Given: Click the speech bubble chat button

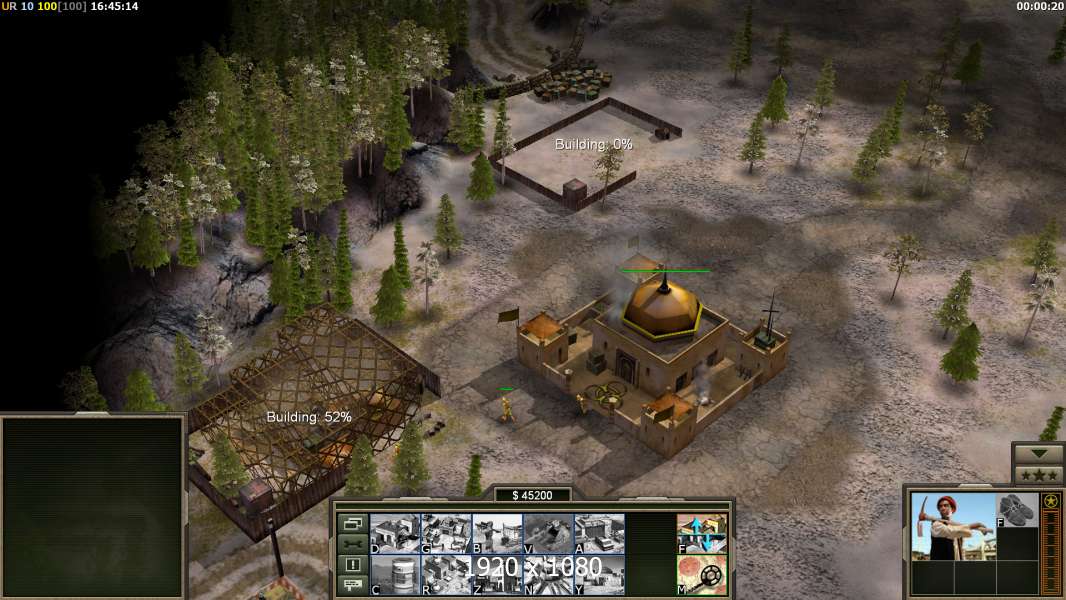Looking at the screenshot, I should pos(352,586).
